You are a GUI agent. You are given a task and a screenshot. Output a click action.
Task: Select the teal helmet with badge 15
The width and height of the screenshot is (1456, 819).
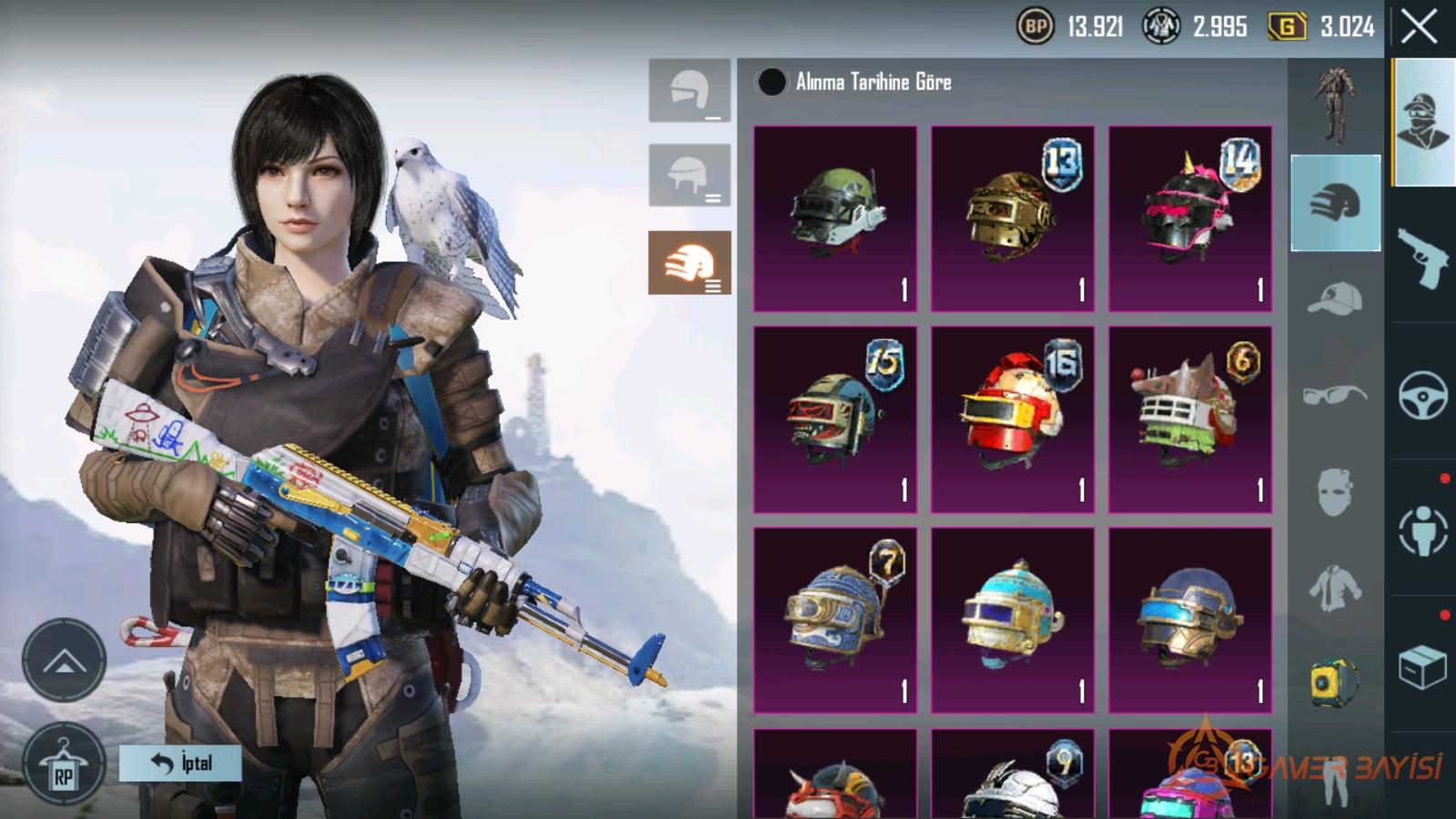coord(834,420)
